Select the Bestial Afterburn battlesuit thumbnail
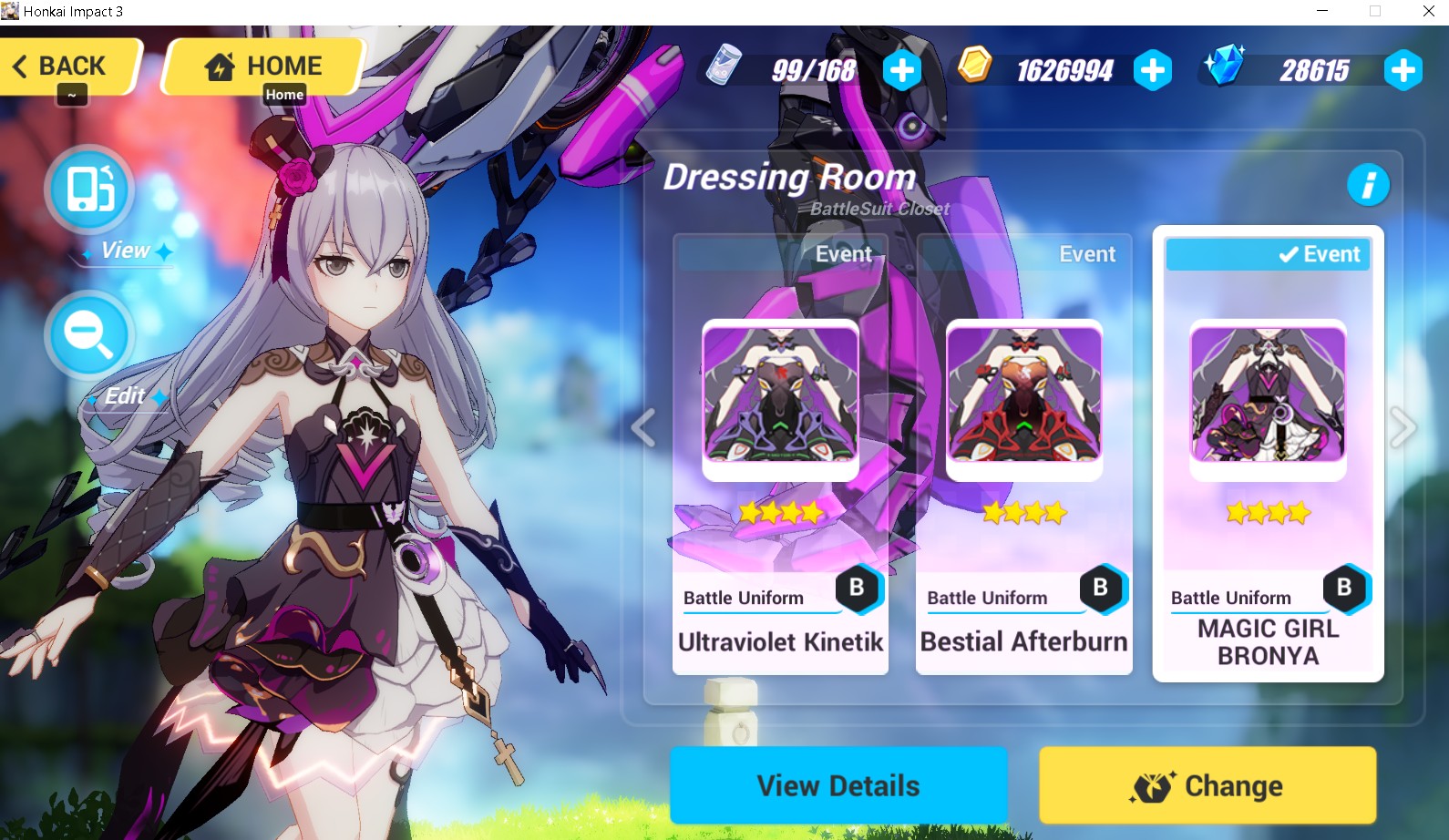 (1023, 397)
